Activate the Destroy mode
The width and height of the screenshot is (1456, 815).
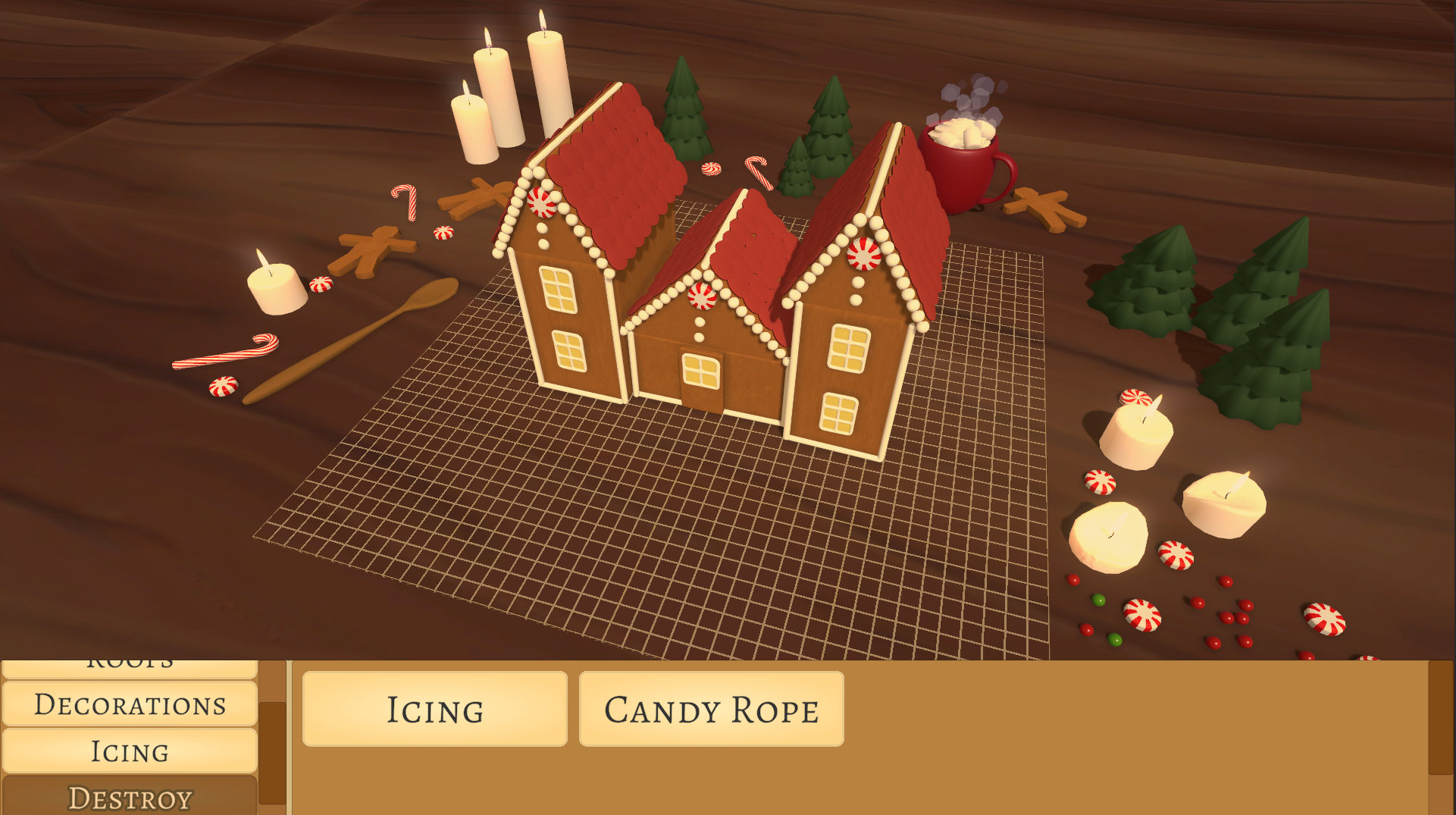[130, 796]
